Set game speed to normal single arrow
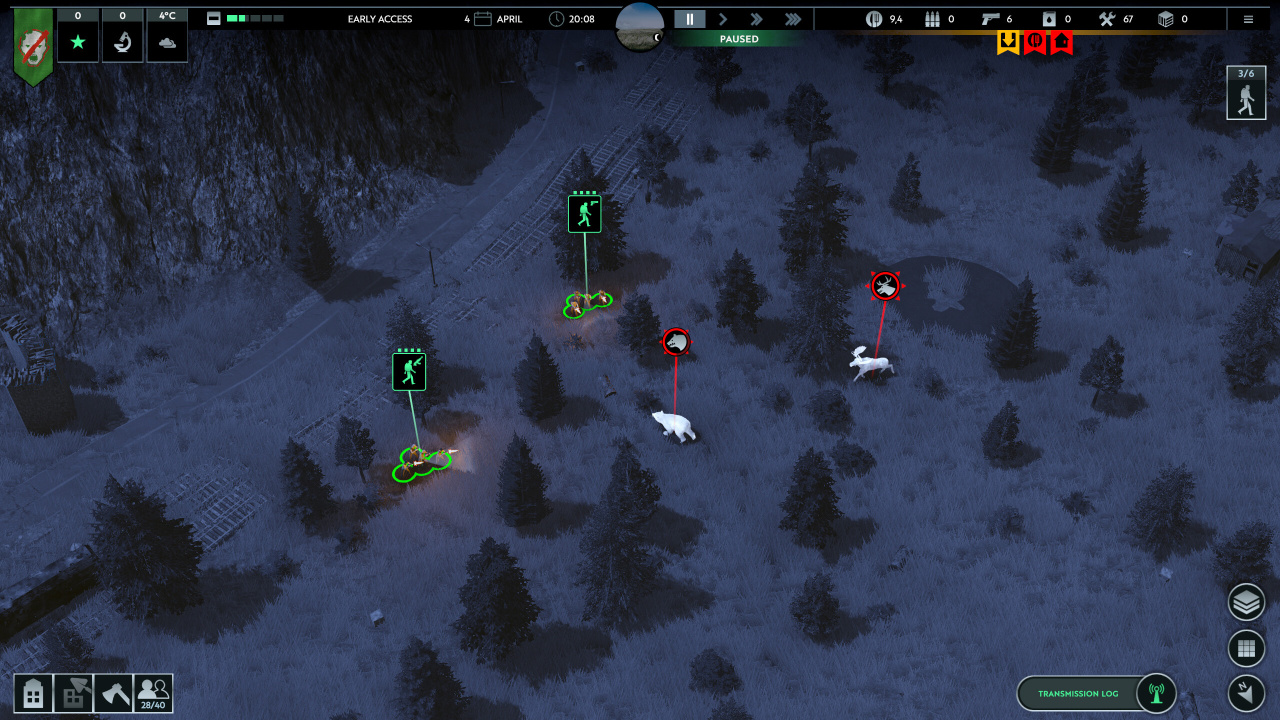Screen dimensions: 1280x720 click(x=723, y=19)
